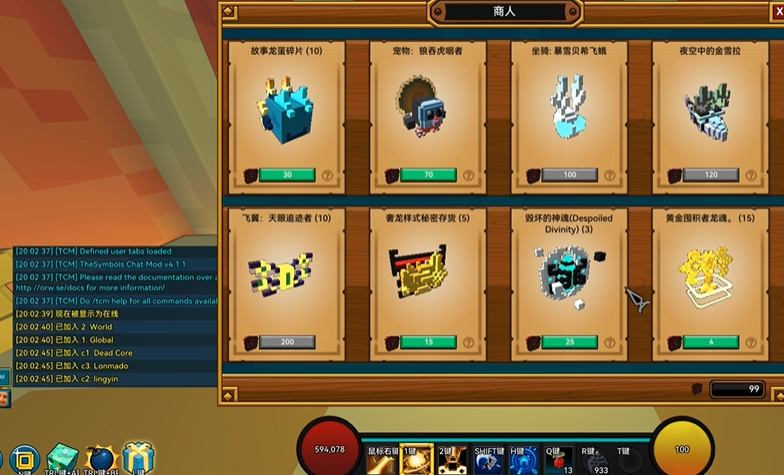This screenshot has height=475, width=784.
Task: Click the grey 200 price on the wings
Action: tap(287, 342)
